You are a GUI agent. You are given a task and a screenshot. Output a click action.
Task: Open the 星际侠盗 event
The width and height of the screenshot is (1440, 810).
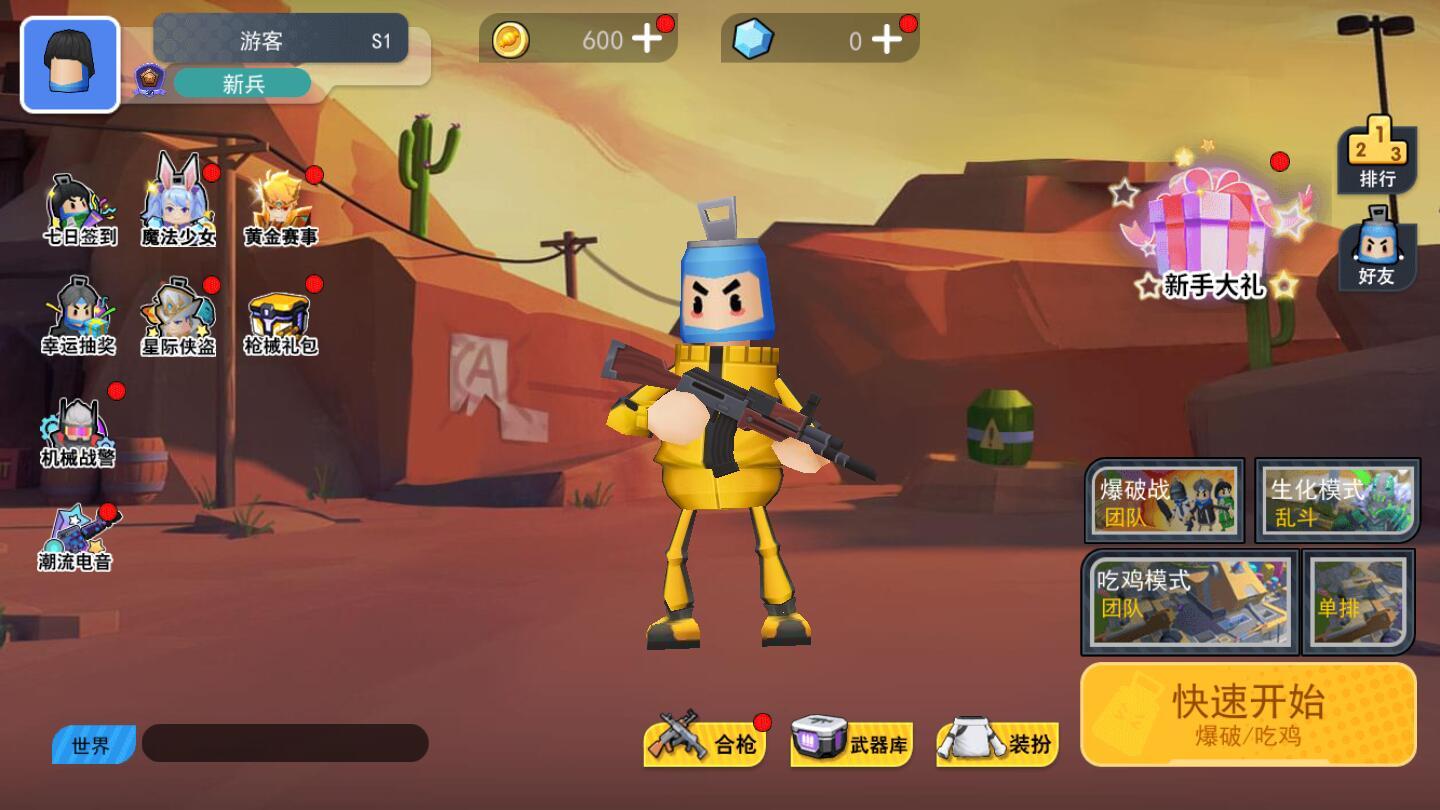point(178,317)
